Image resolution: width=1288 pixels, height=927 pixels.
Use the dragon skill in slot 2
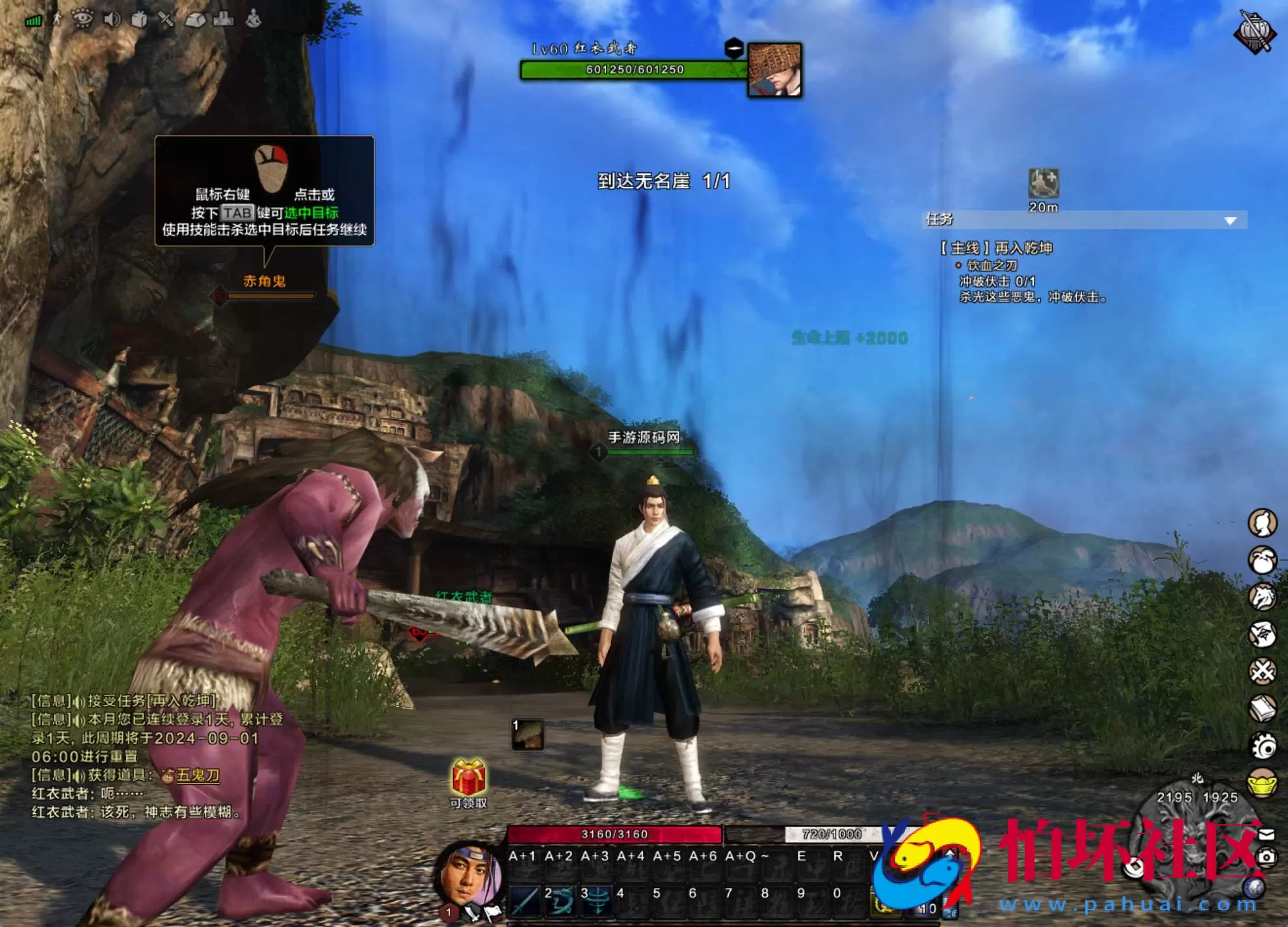click(560, 901)
